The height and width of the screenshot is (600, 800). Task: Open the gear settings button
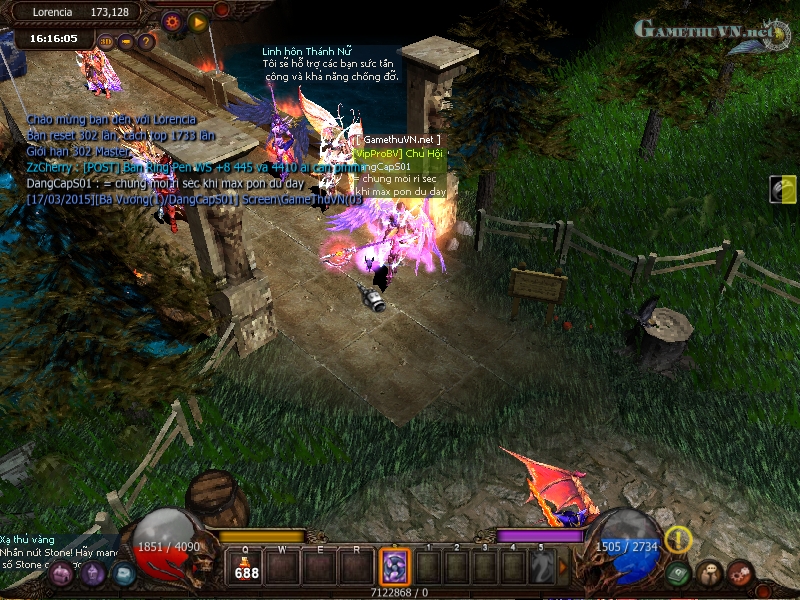click(172, 20)
